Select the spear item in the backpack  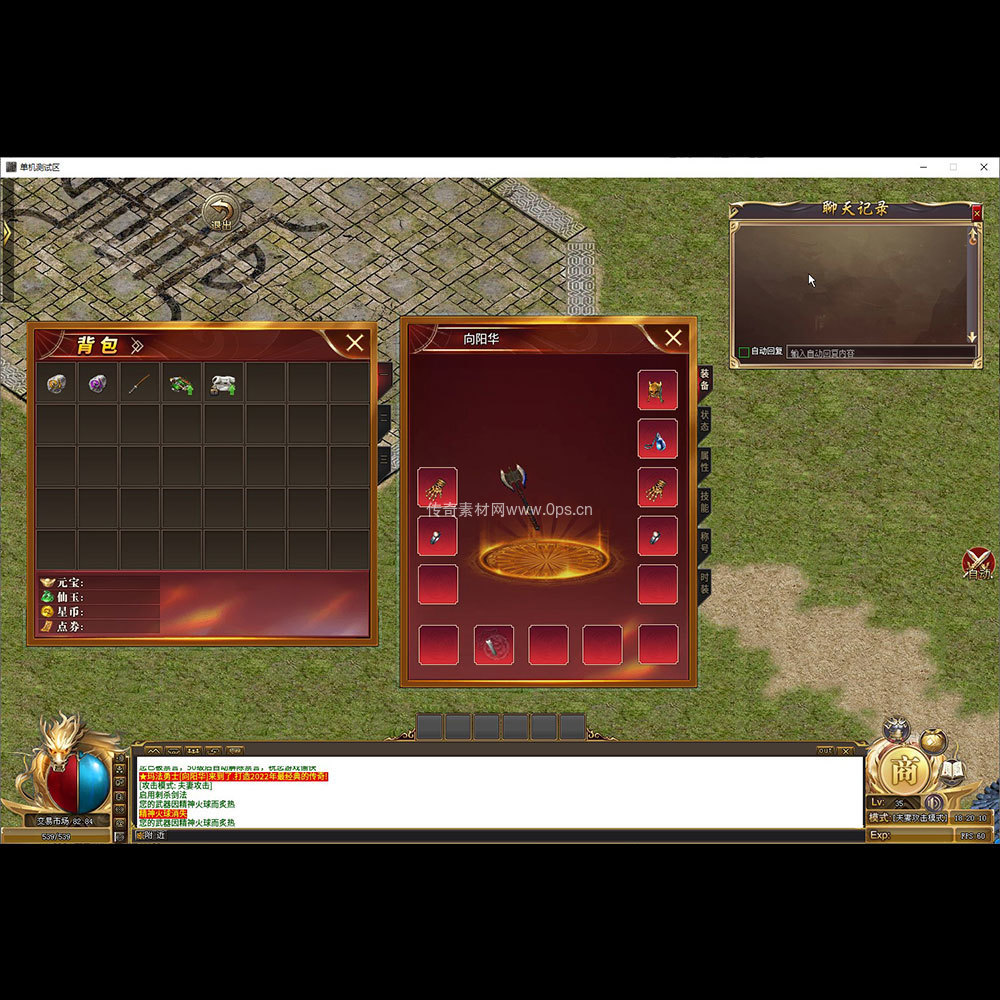140,383
